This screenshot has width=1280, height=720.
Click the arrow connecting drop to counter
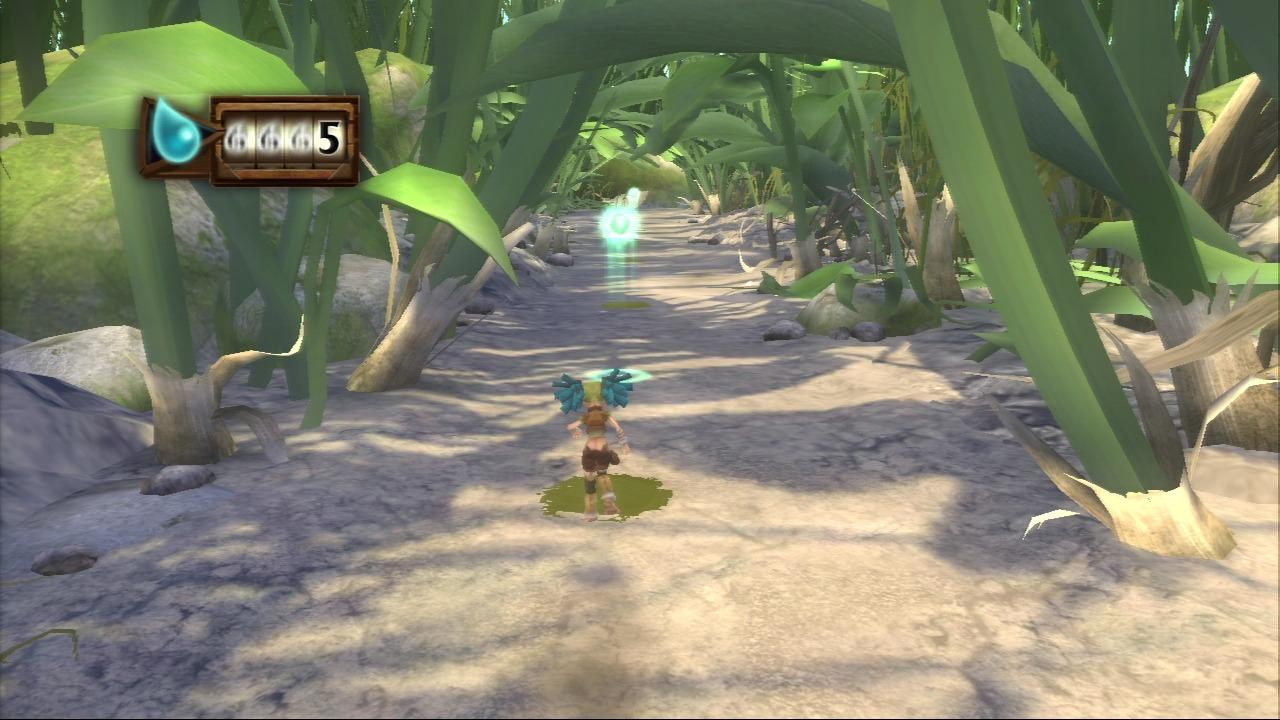click(x=208, y=133)
